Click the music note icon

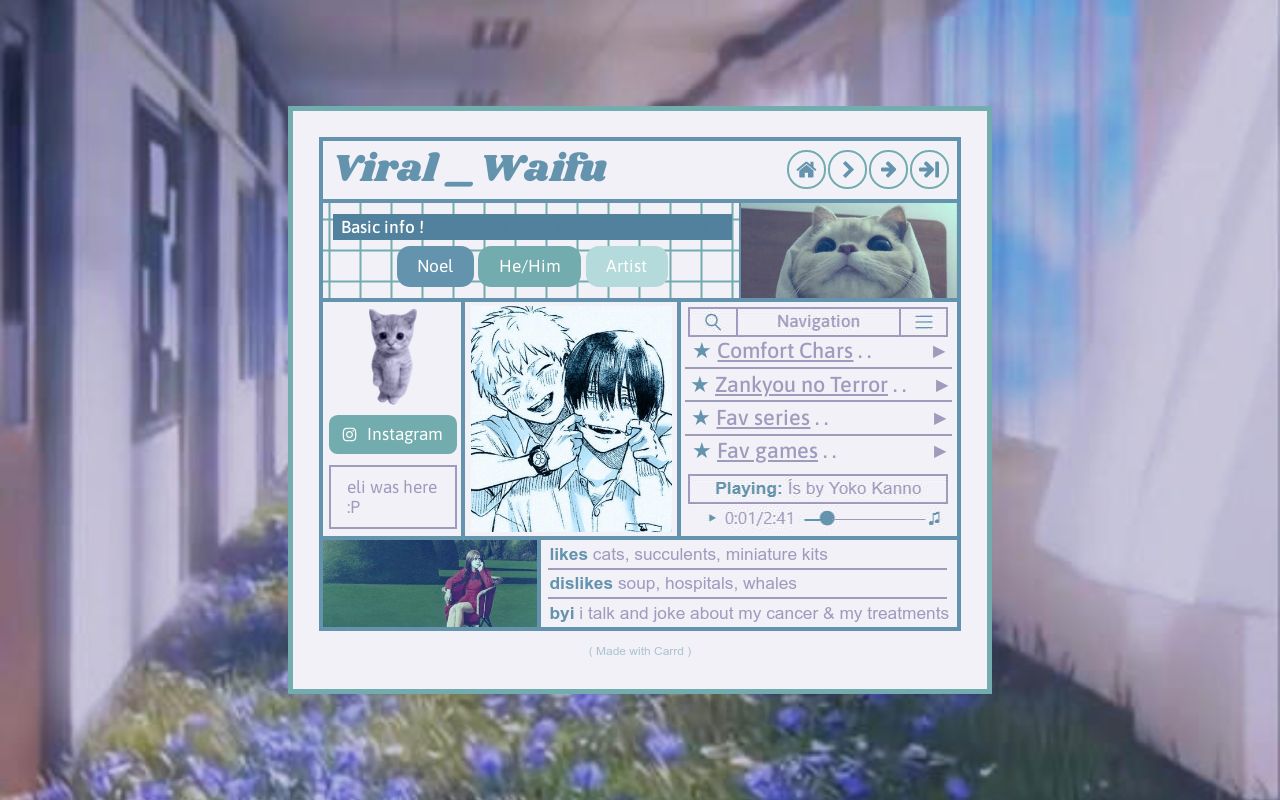tap(934, 518)
